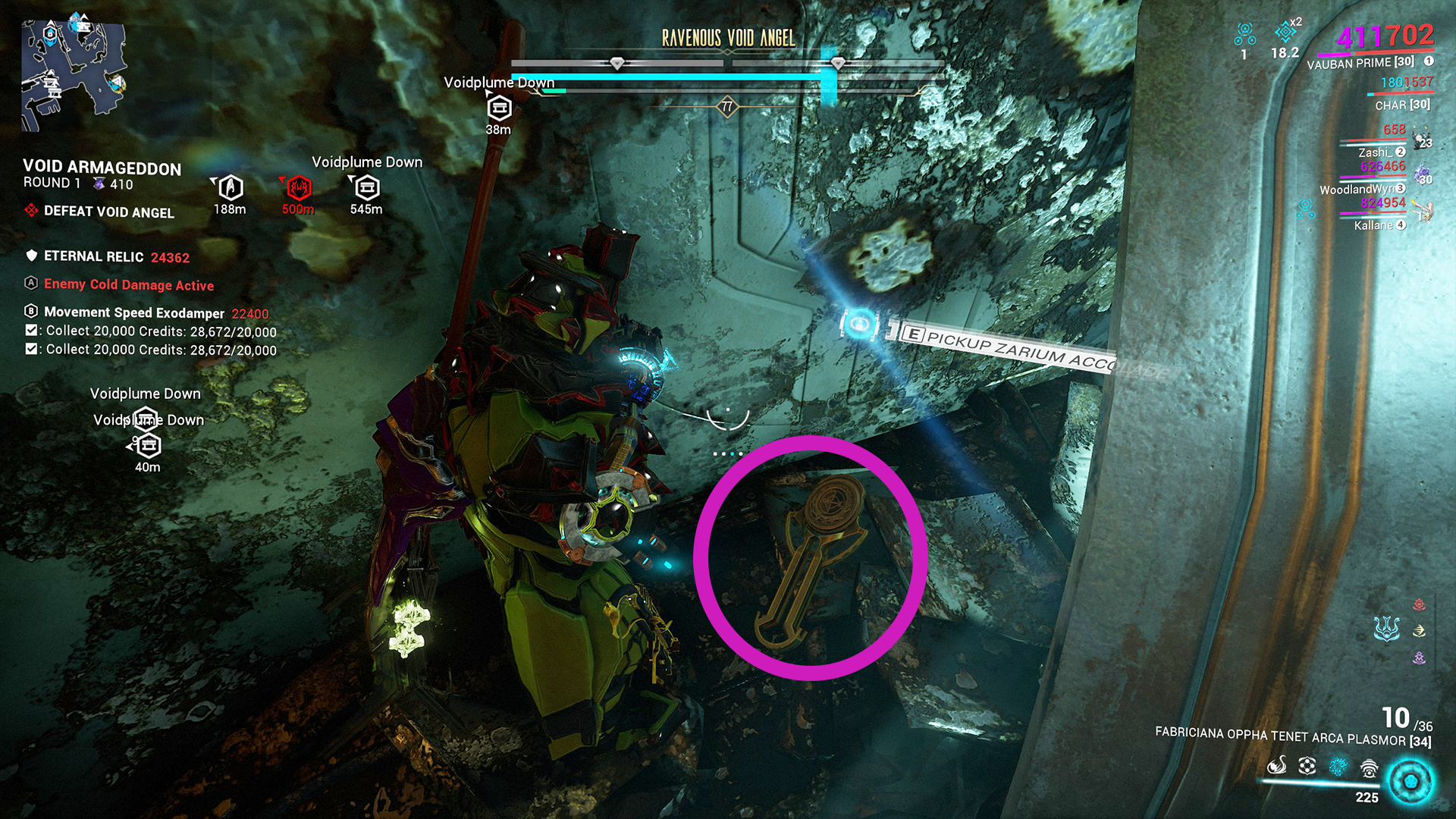Select squad member Zashi_
Image resolution: width=1456 pixels, height=819 pixels.
point(1376,152)
